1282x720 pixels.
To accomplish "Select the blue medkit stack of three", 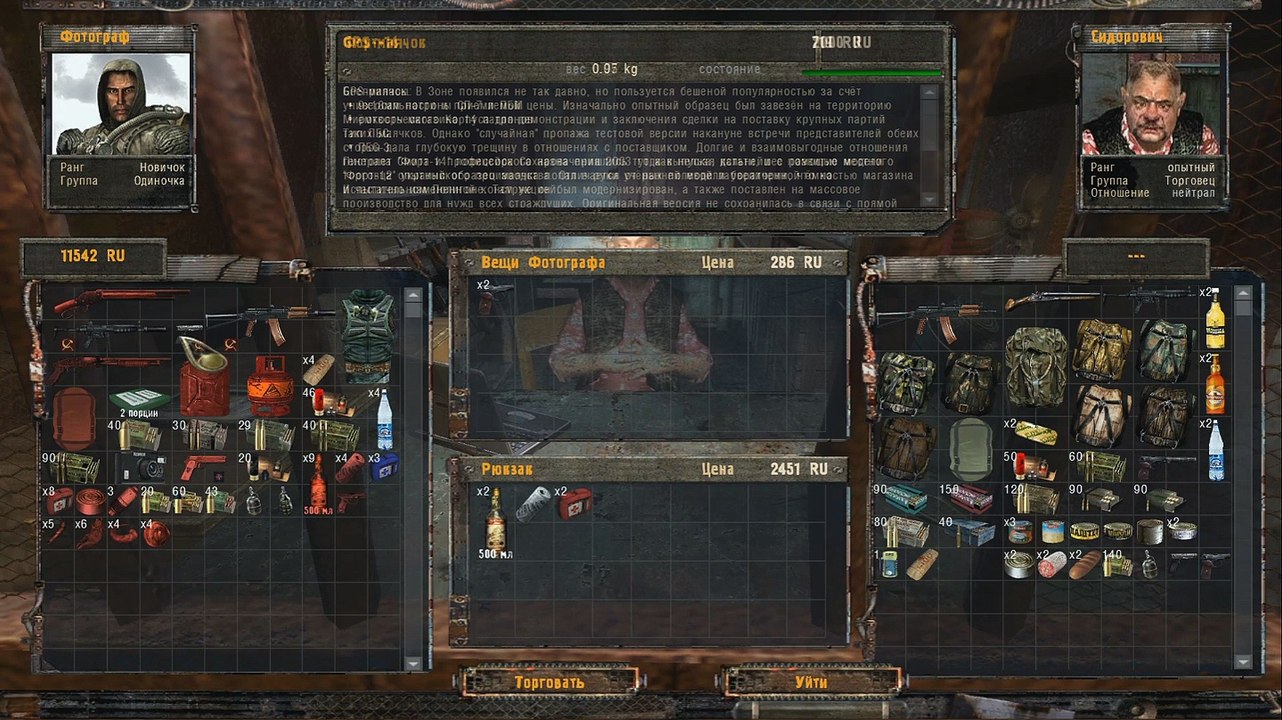I will (x=383, y=466).
